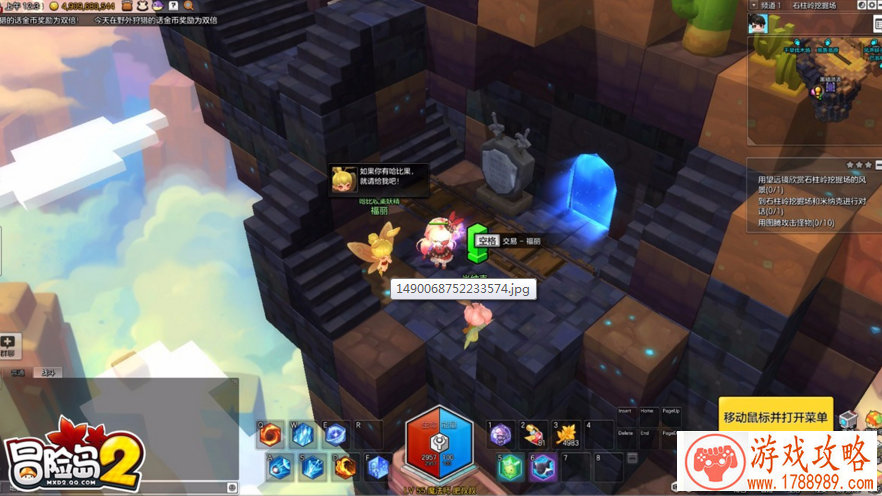Use the purple item in slot 1
This screenshot has height=496, width=882.
click(x=501, y=435)
